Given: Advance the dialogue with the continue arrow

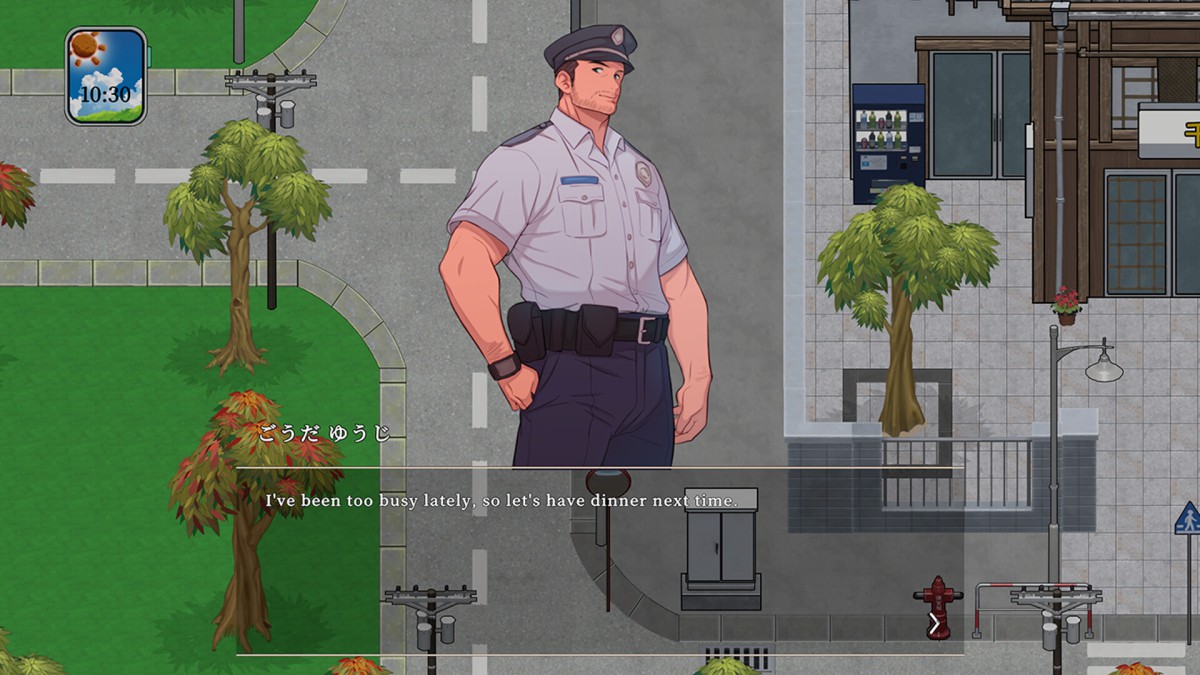Looking at the screenshot, I should tap(934, 625).
